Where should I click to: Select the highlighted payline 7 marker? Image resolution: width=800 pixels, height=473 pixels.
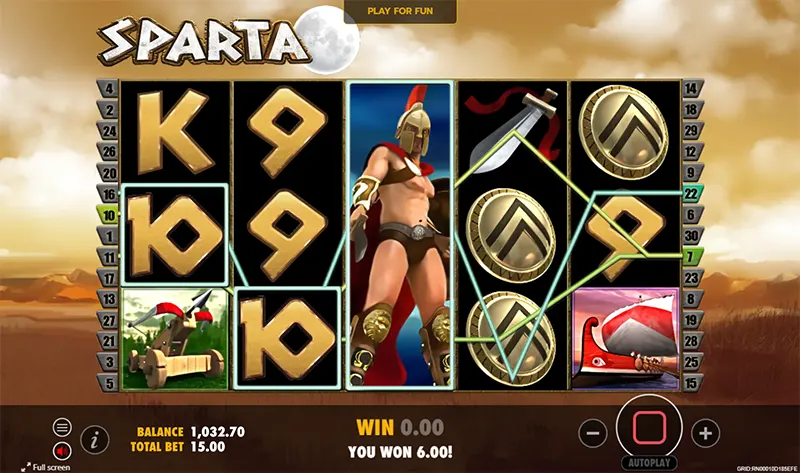coord(692,256)
